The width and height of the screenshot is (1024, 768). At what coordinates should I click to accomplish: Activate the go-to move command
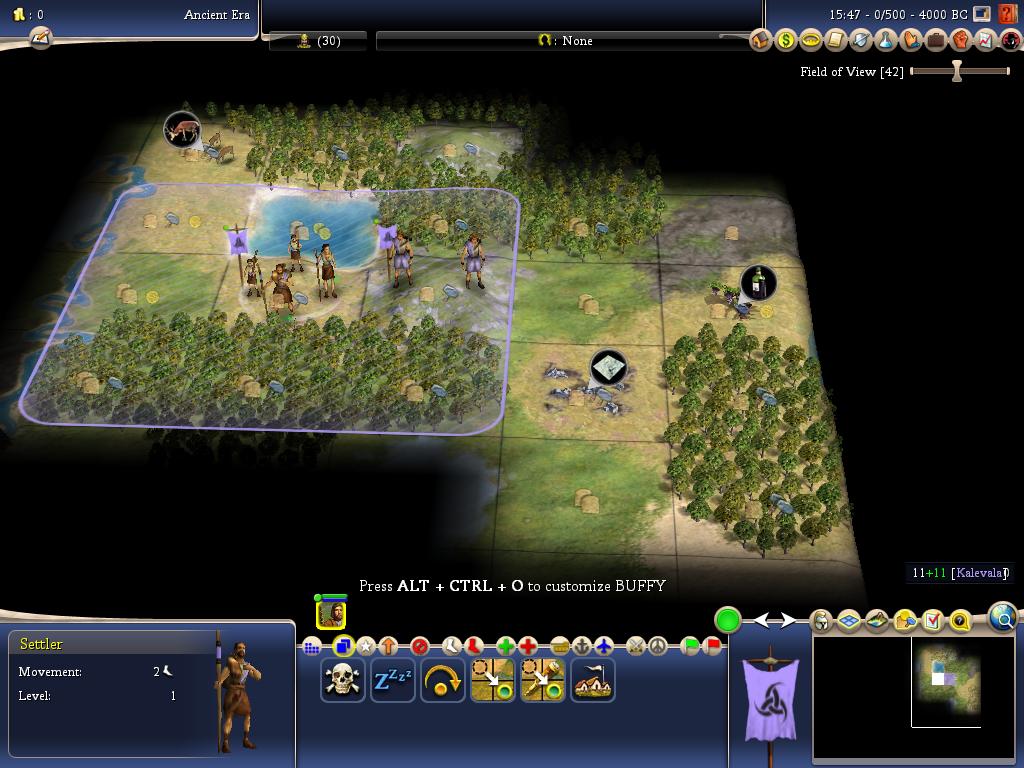[x=492, y=680]
